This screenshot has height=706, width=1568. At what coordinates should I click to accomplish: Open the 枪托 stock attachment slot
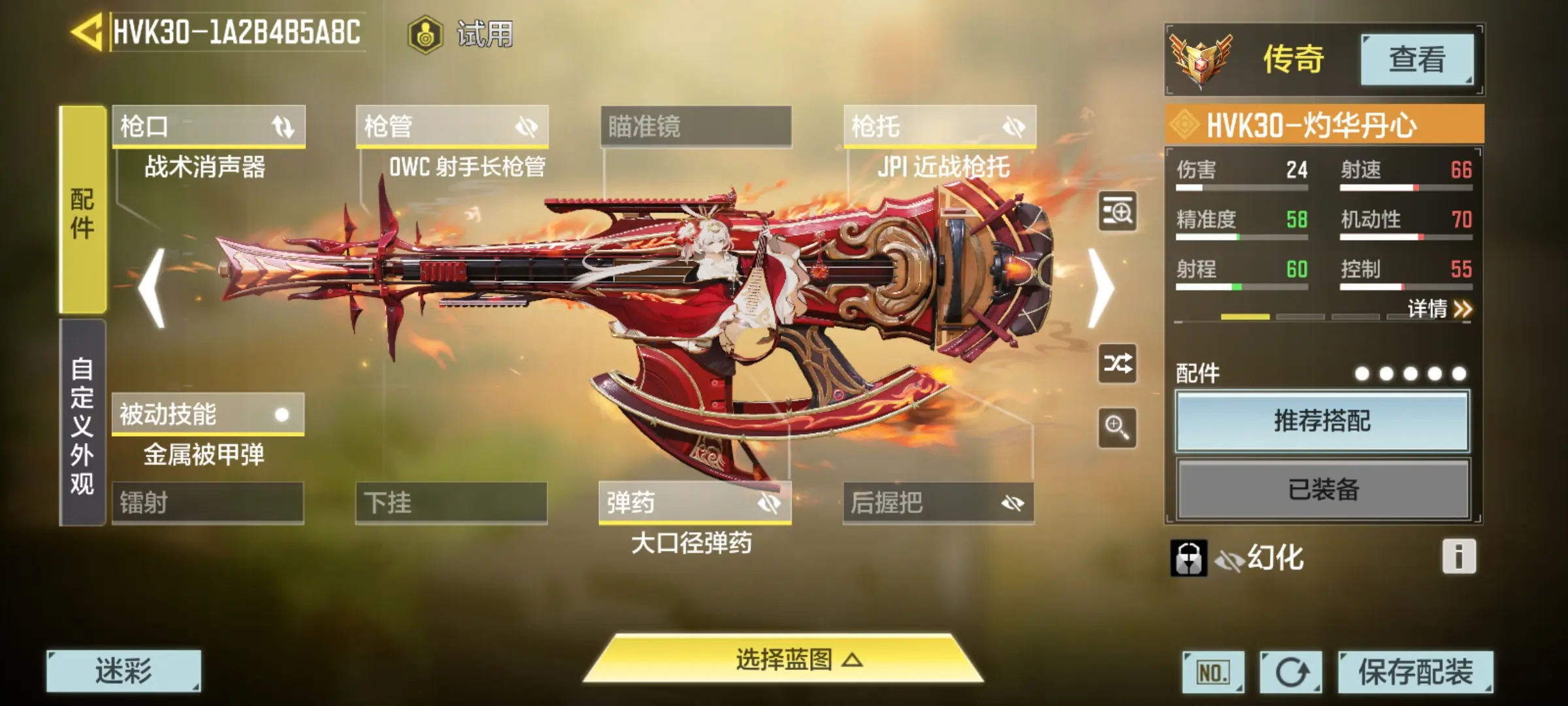pos(939,126)
